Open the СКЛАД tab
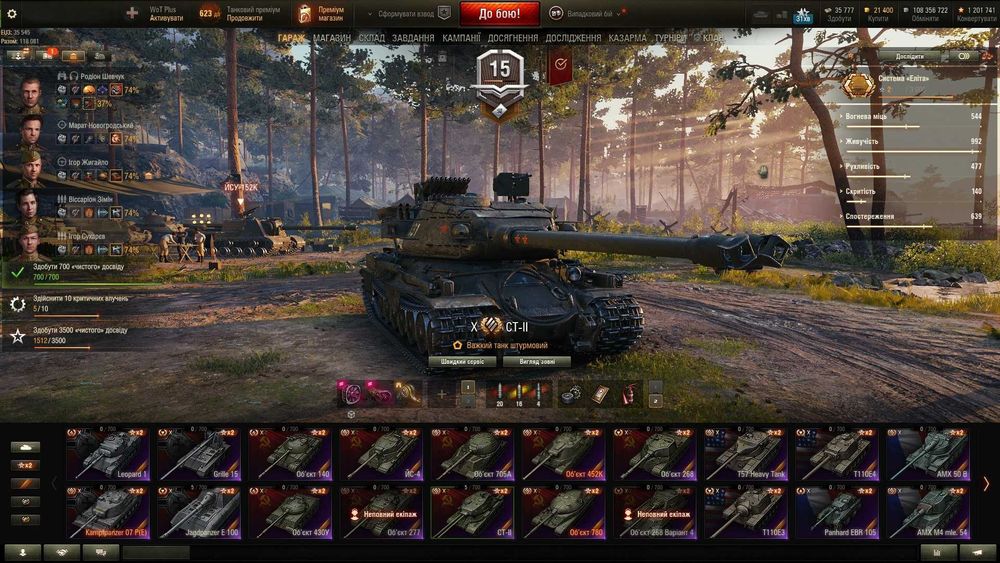The width and height of the screenshot is (1000, 563). [x=371, y=38]
